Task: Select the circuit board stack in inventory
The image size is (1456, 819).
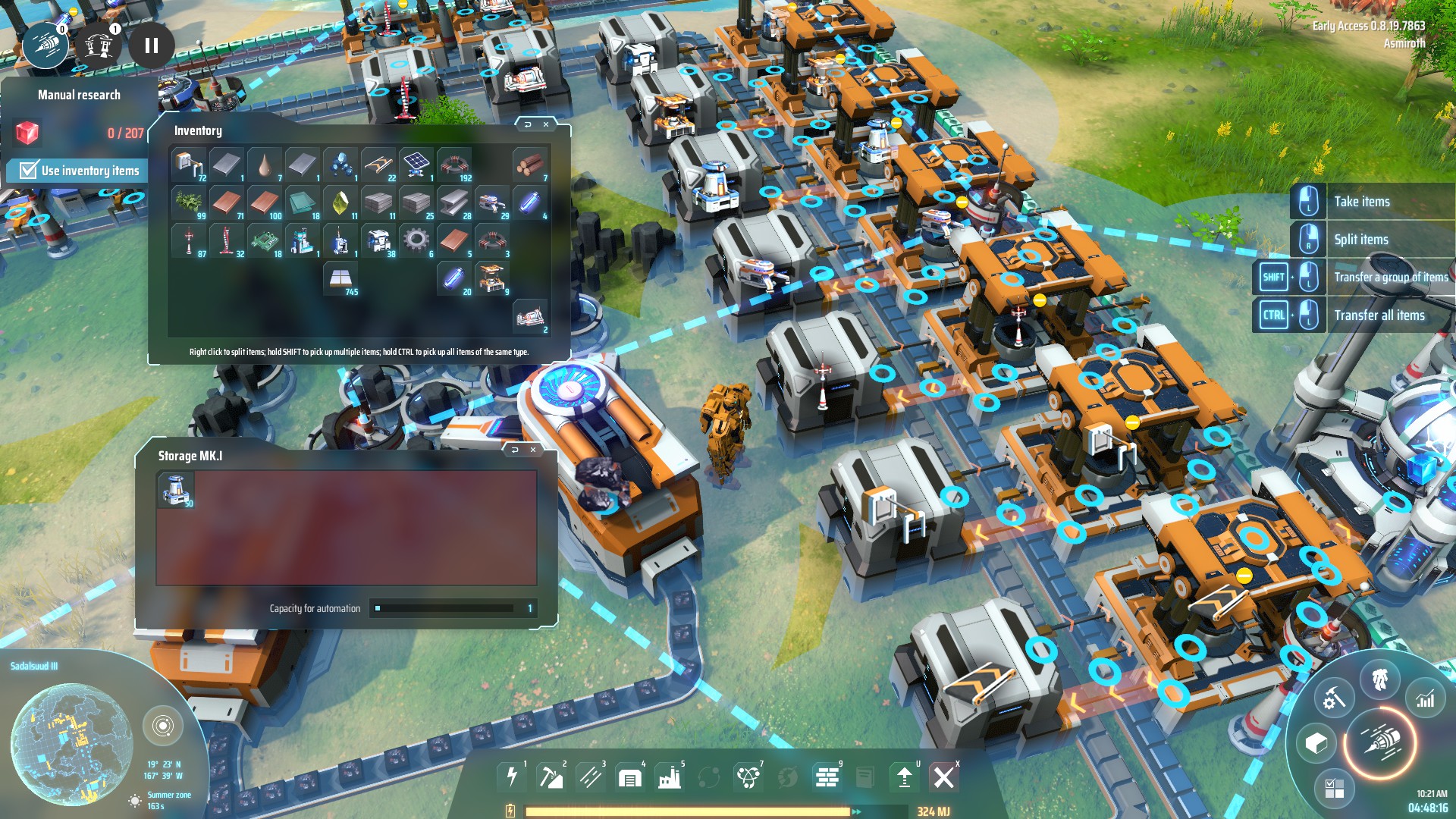Action: pos(264,240)
